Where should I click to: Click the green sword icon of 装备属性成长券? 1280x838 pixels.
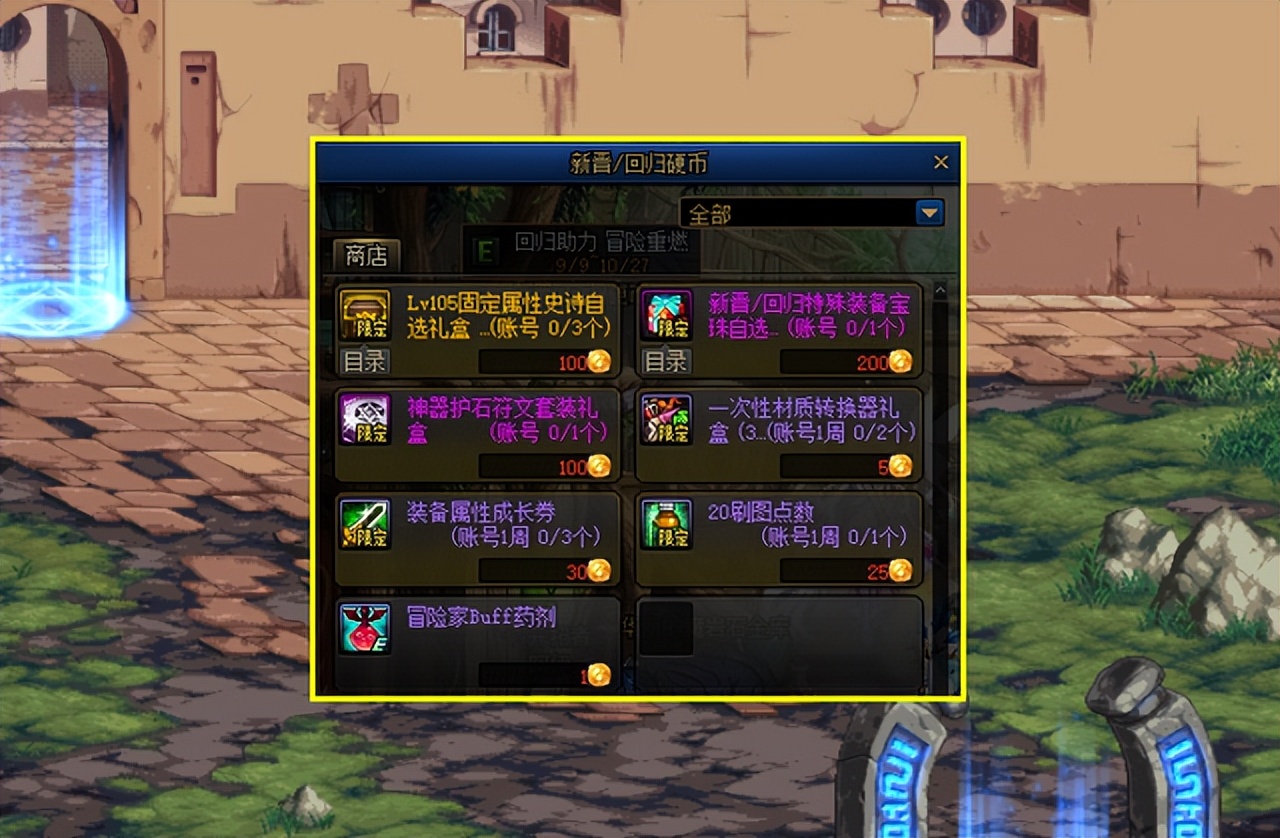tap(366, 522)
